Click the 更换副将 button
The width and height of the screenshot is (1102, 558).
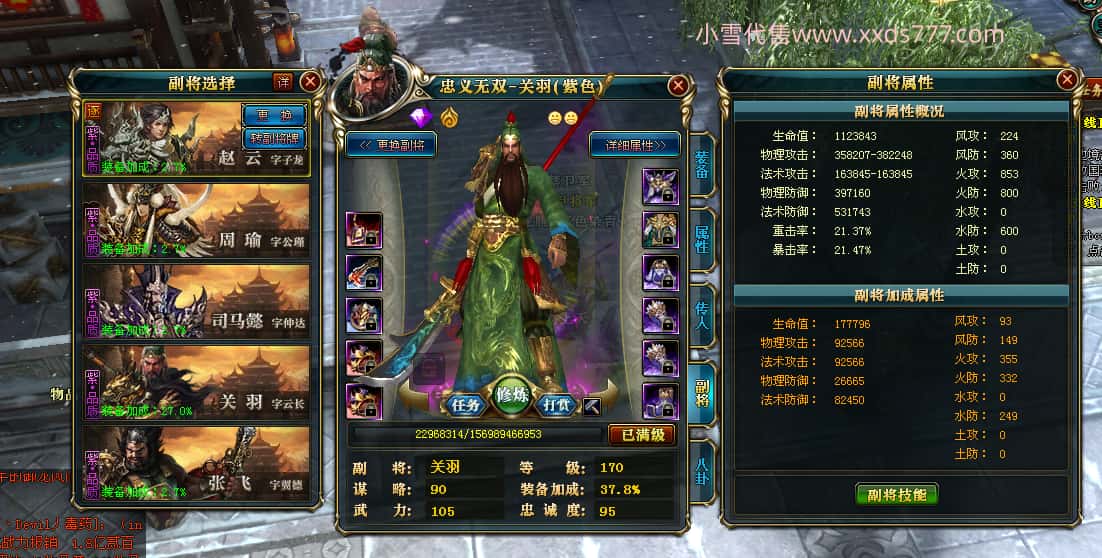[391, 144]
